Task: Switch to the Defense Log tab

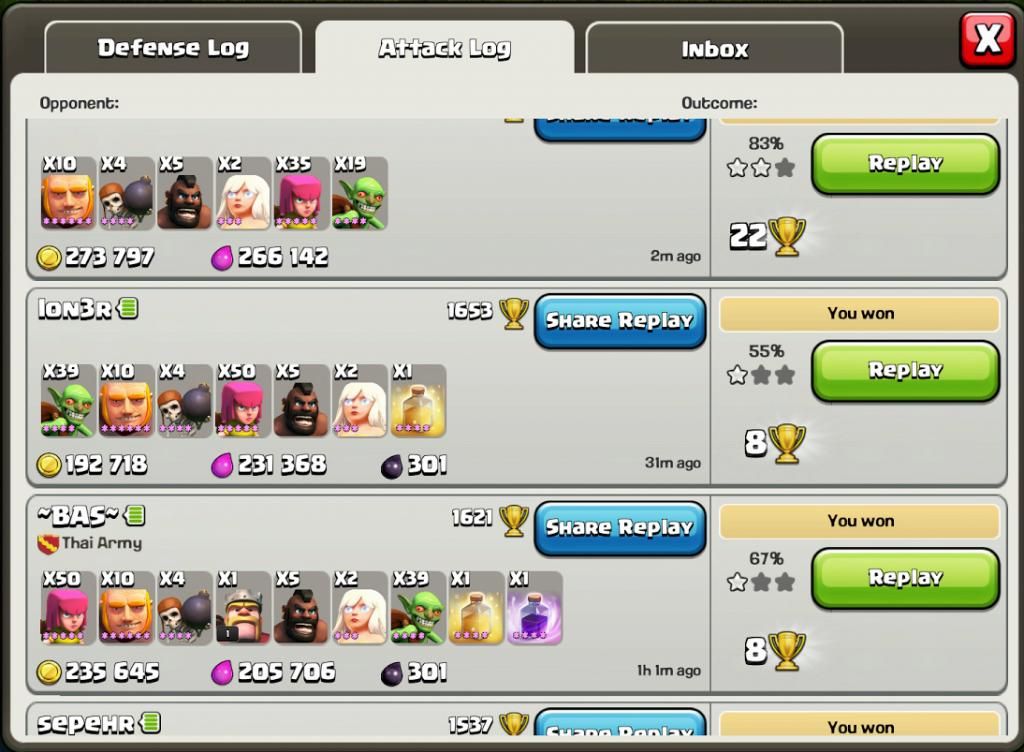Action: [x=173, y=48]
